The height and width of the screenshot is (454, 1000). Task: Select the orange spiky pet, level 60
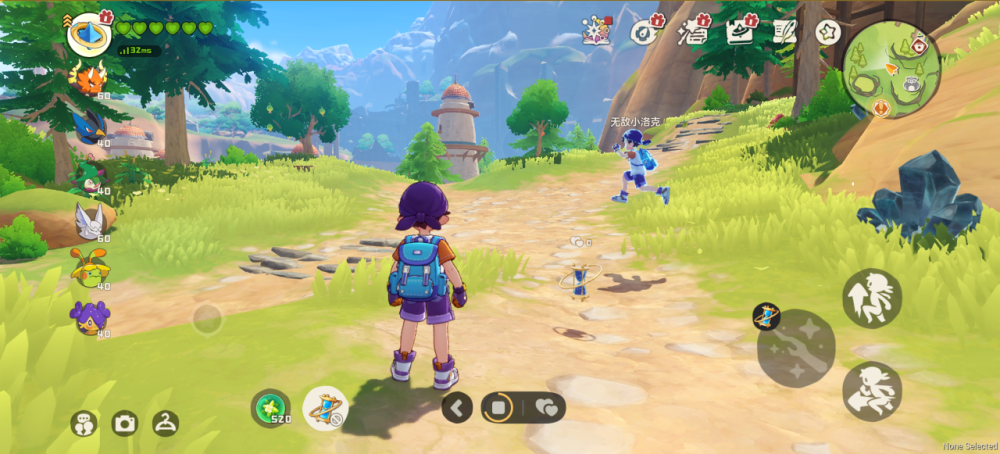[x=89, y=76]
